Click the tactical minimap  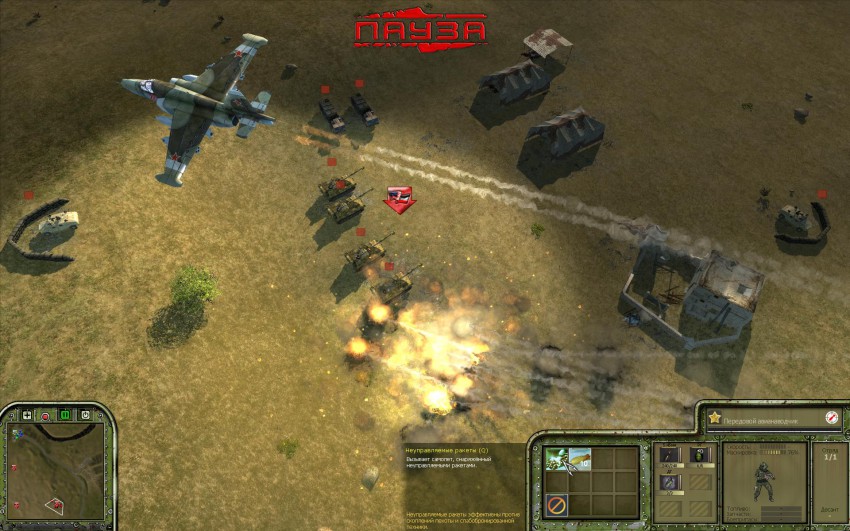58,471
